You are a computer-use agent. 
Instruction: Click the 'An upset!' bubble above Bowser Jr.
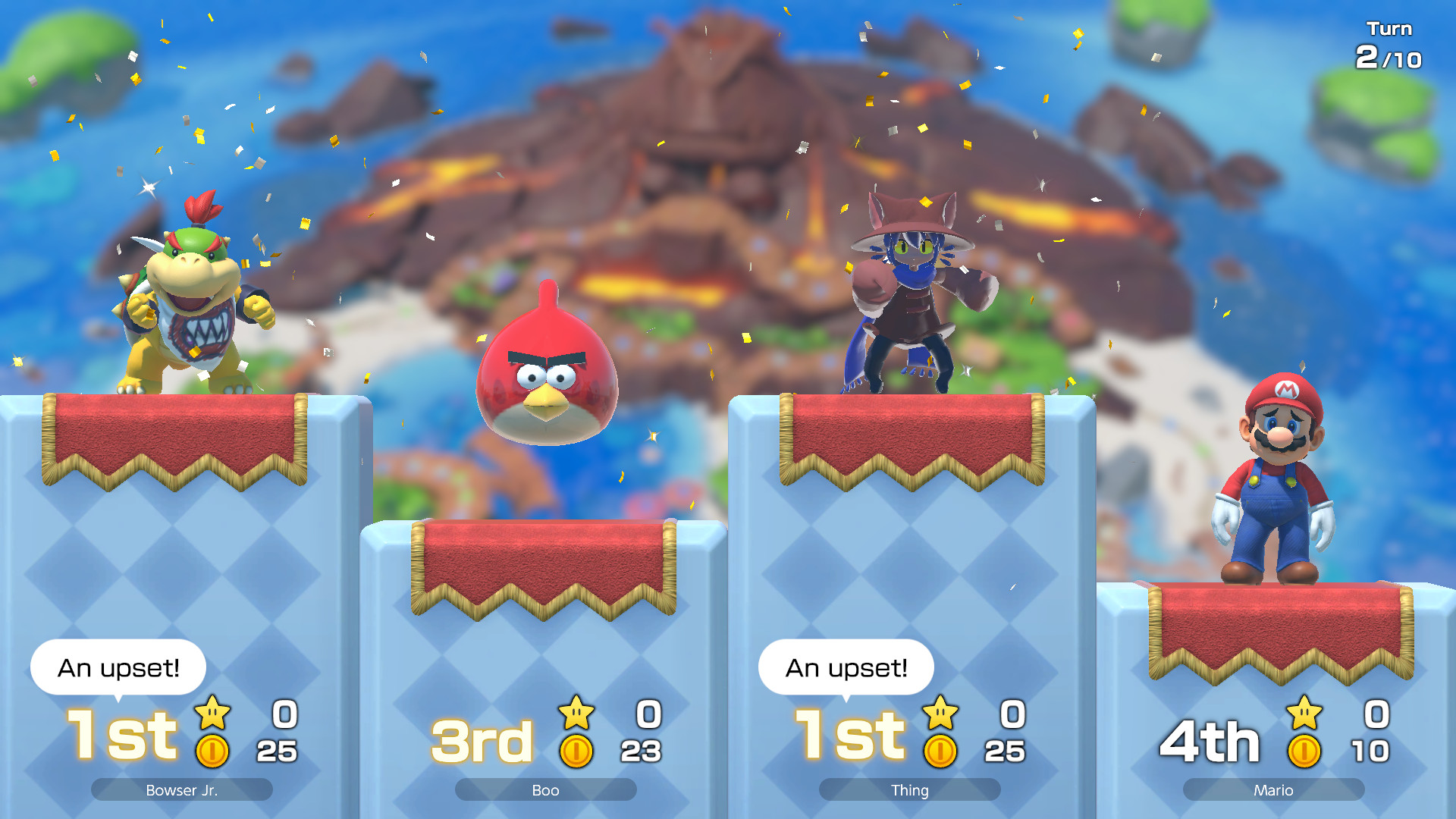tap(118, 667)
